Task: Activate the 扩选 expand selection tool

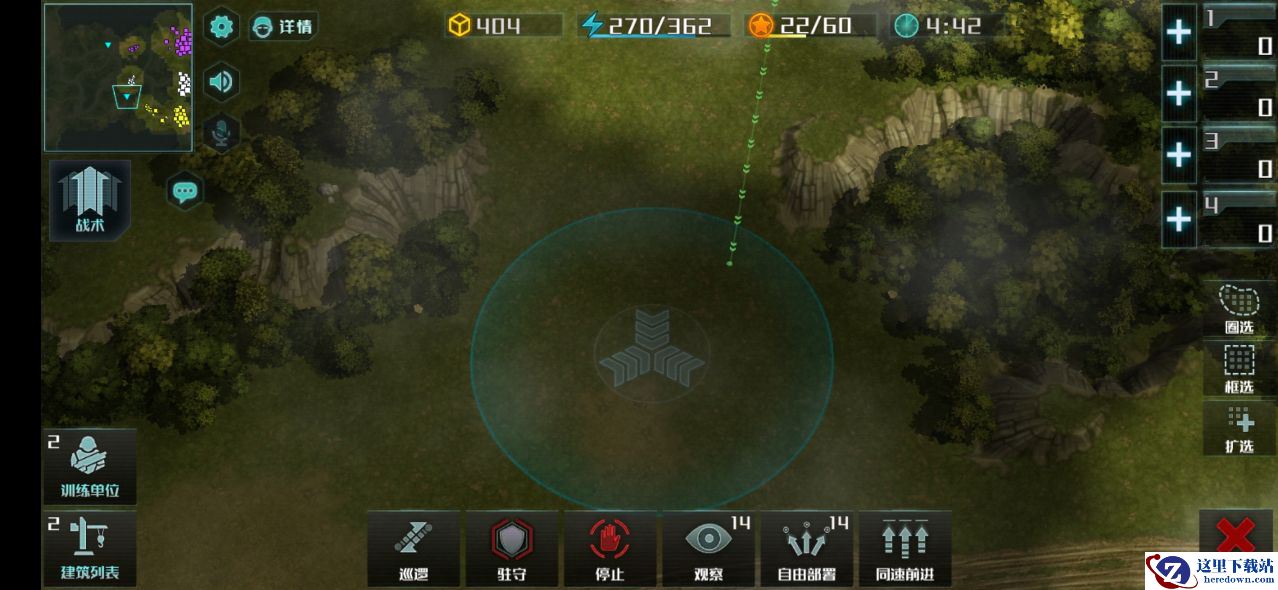Action: click(x=1239, y=427)
